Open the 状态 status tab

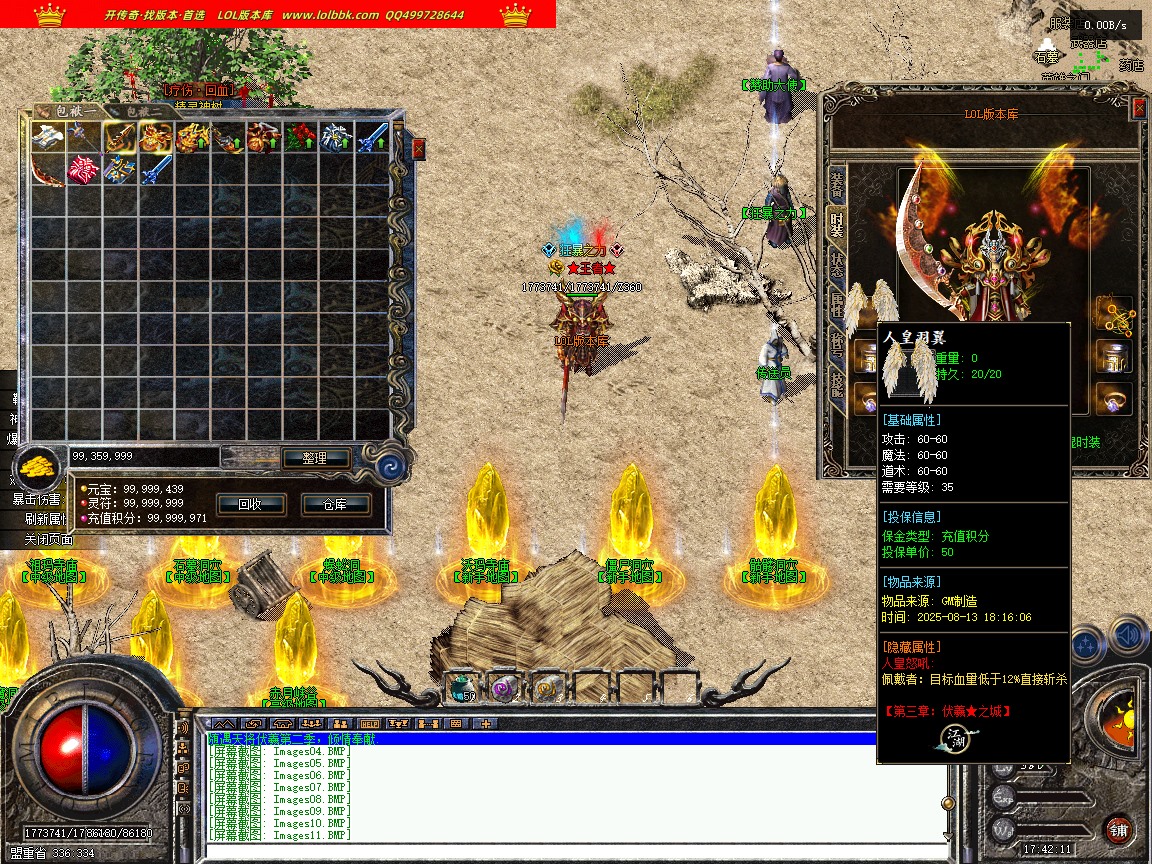tap(836, 265)
